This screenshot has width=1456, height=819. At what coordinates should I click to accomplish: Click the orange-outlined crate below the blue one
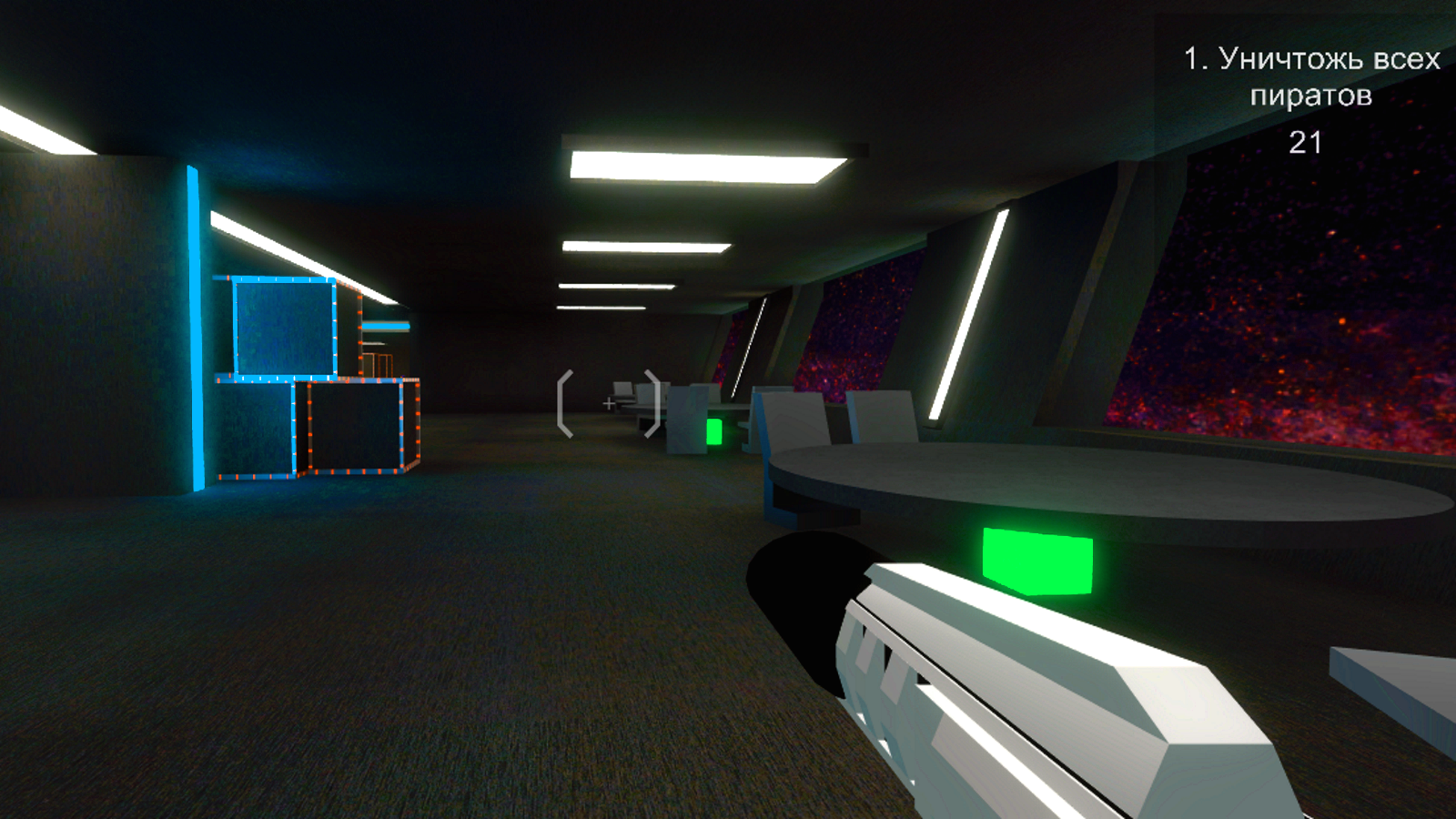coord(355,428)
